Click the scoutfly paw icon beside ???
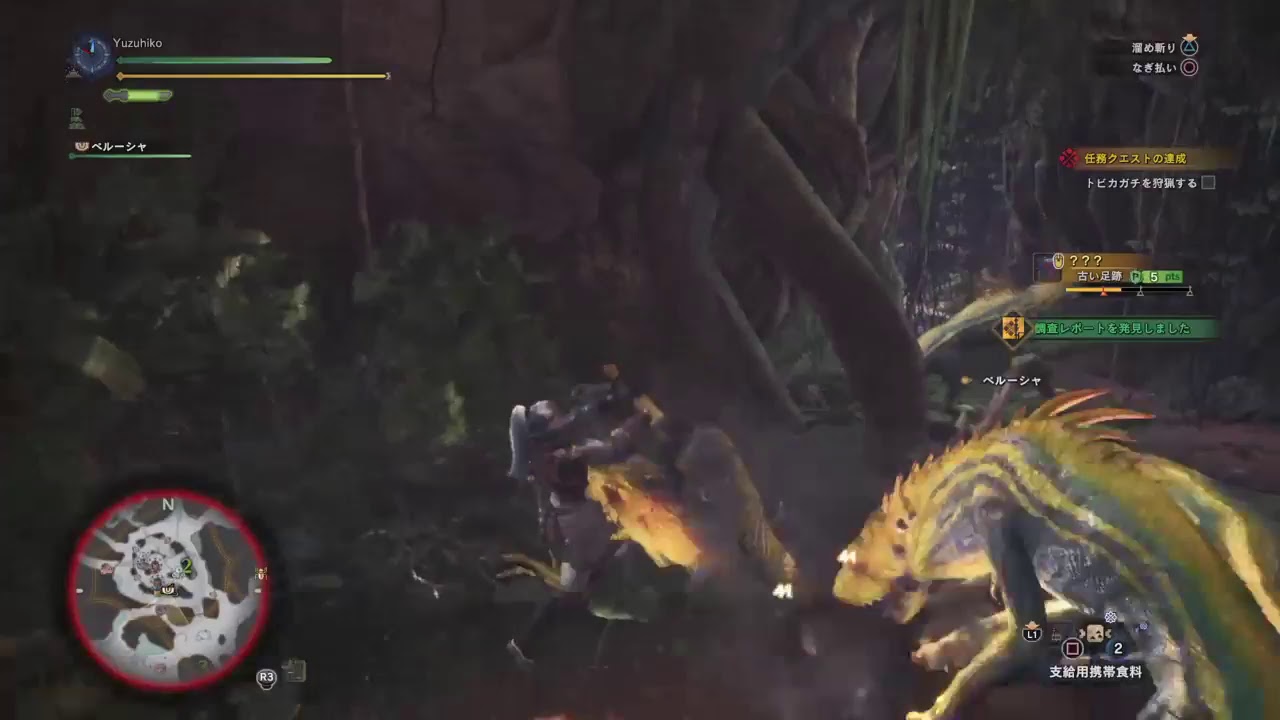 [x=1059, y=261]
